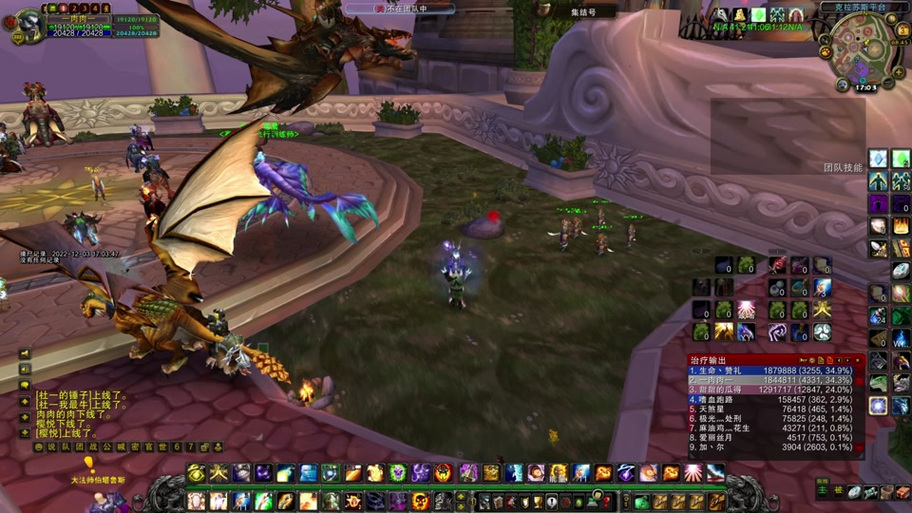Close the healing meter window

[858, 360]
